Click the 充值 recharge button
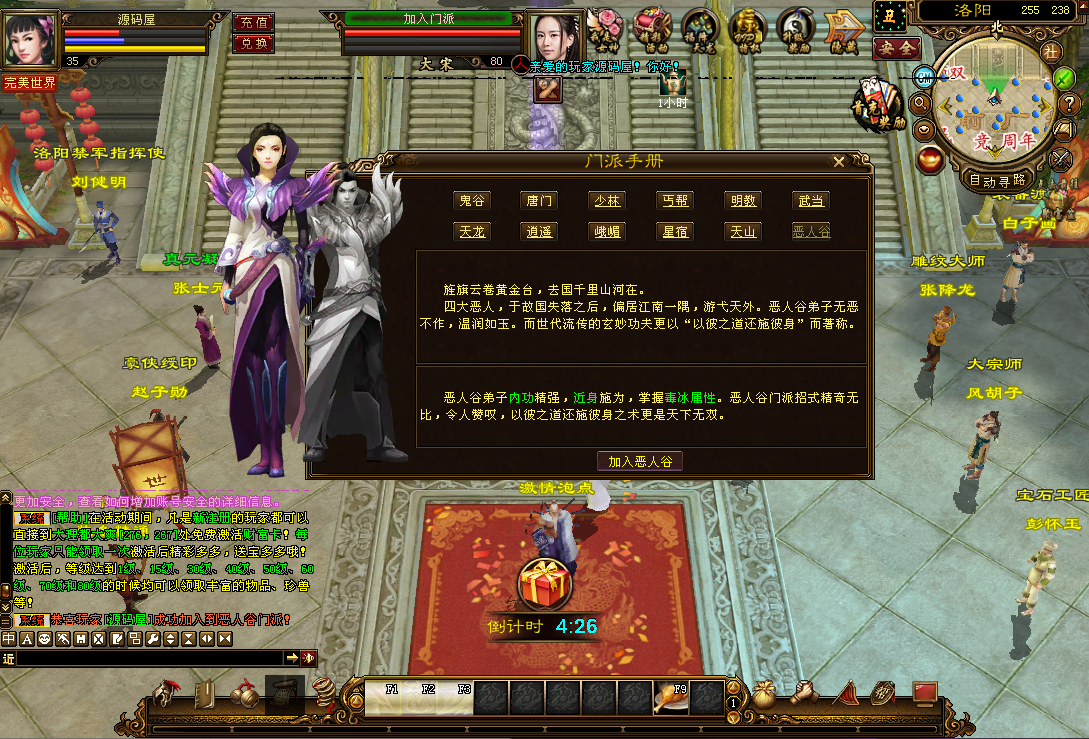Image resolution: width=1089 pixels, height=739 pixels. pos(253,22)
